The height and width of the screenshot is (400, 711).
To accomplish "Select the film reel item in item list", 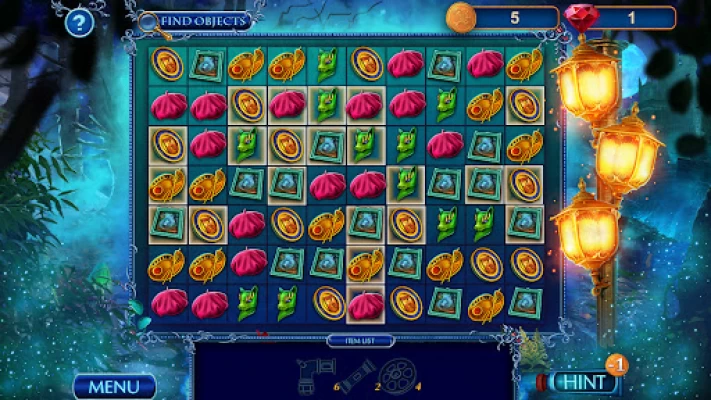I will pyautogui.click(x=395, y=376).
